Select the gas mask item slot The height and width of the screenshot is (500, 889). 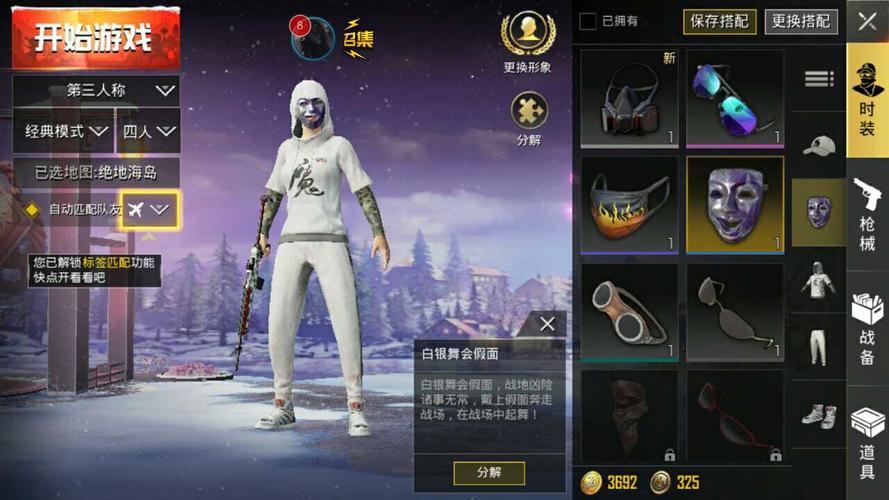(x=629, y=98)
